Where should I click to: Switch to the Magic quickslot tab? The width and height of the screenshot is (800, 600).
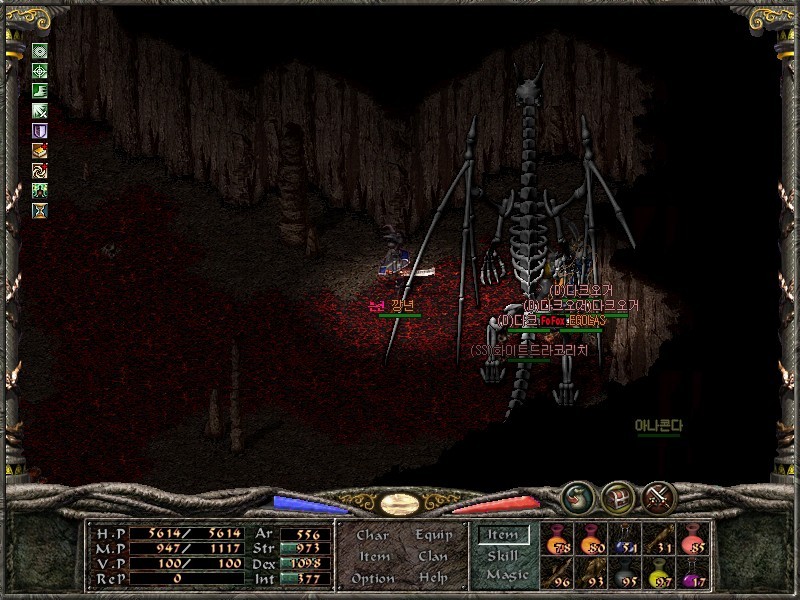point(506,575)
